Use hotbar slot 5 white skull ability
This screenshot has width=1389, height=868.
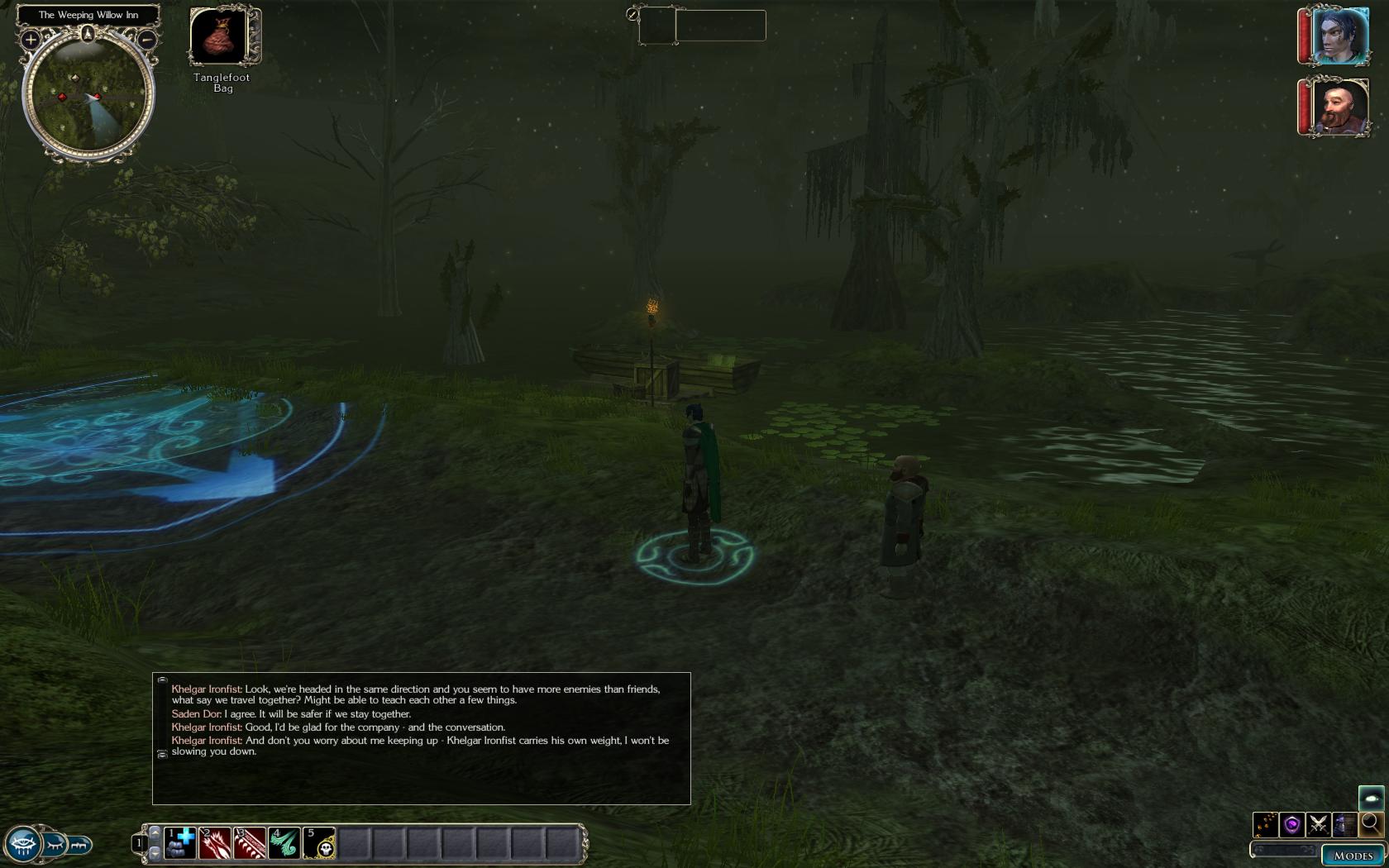click(319, 843)
